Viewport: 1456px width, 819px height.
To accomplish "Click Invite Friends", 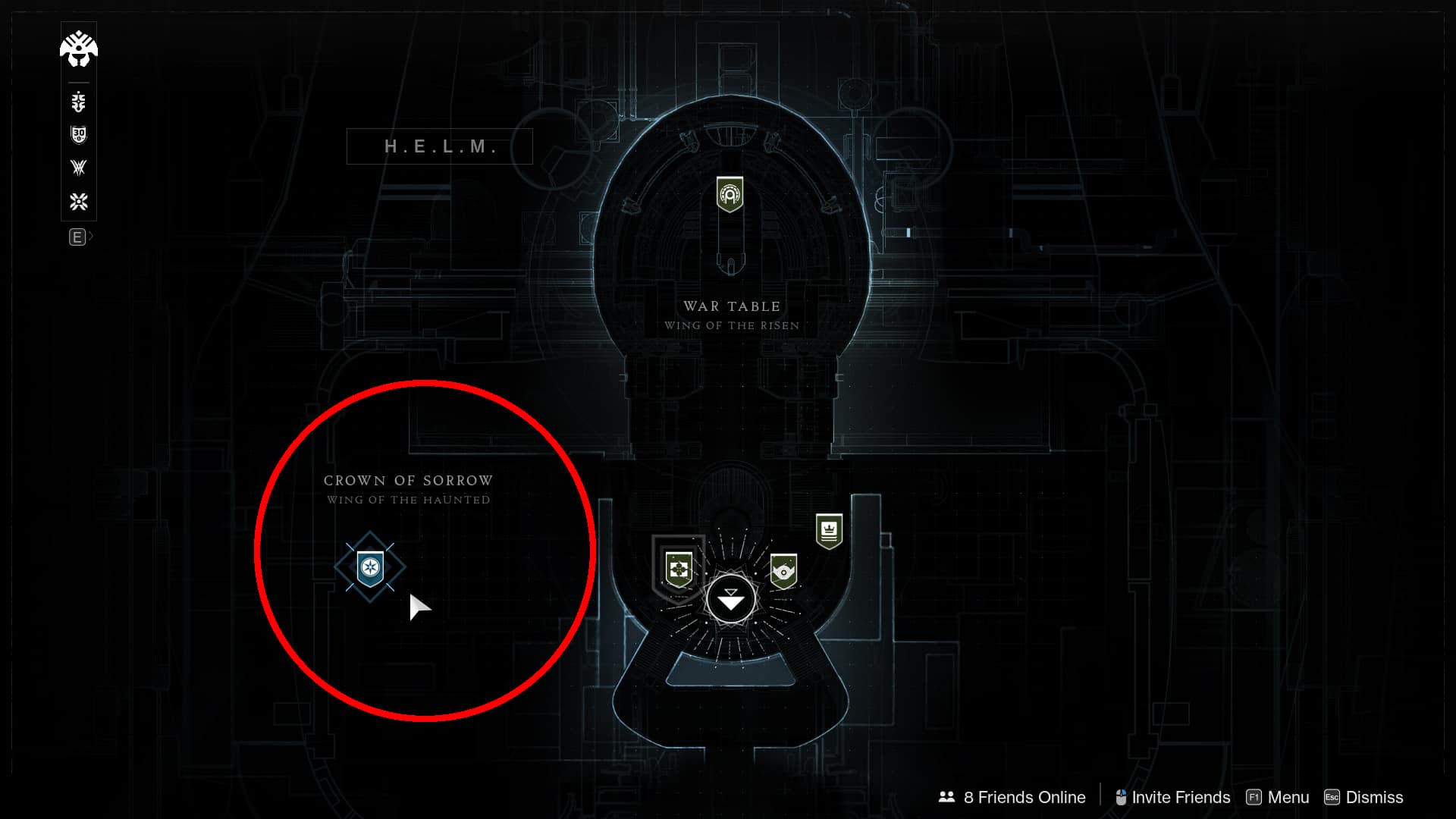I will tap(1180, 797).
